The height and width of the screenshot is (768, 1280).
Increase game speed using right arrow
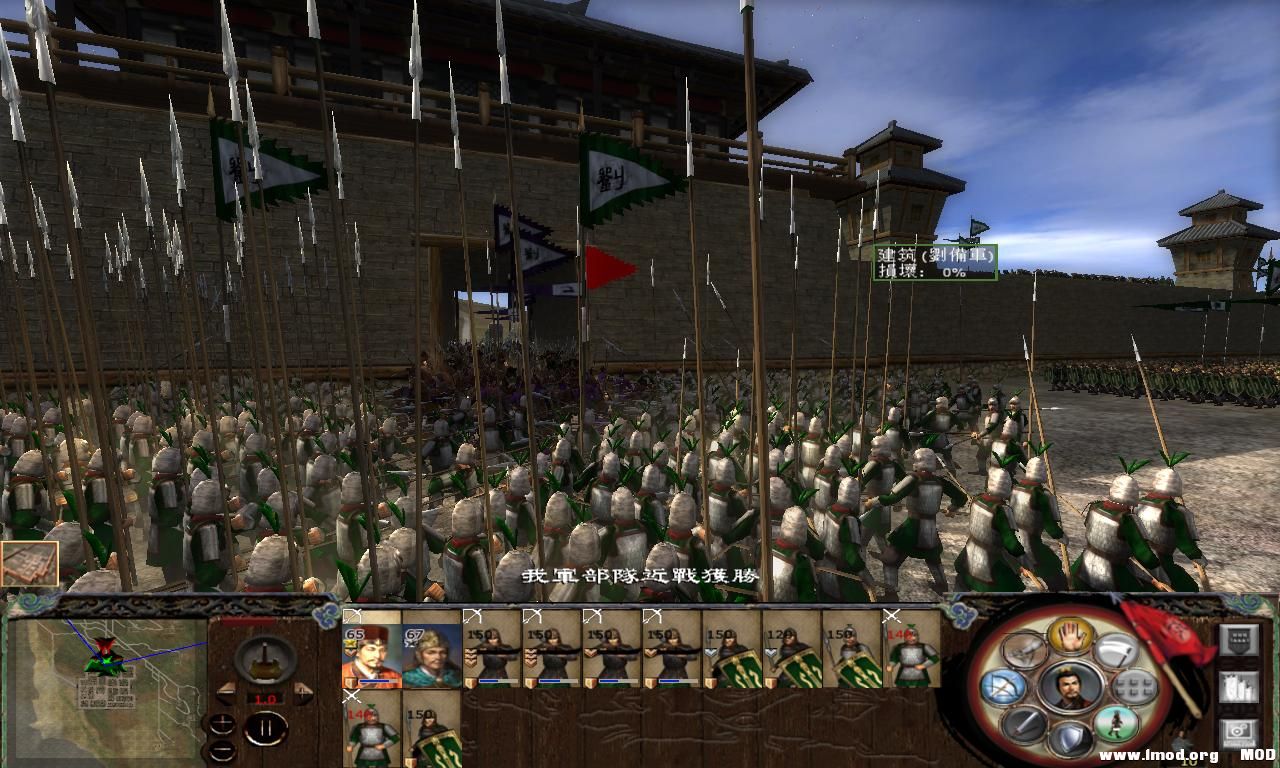point(302,693)
